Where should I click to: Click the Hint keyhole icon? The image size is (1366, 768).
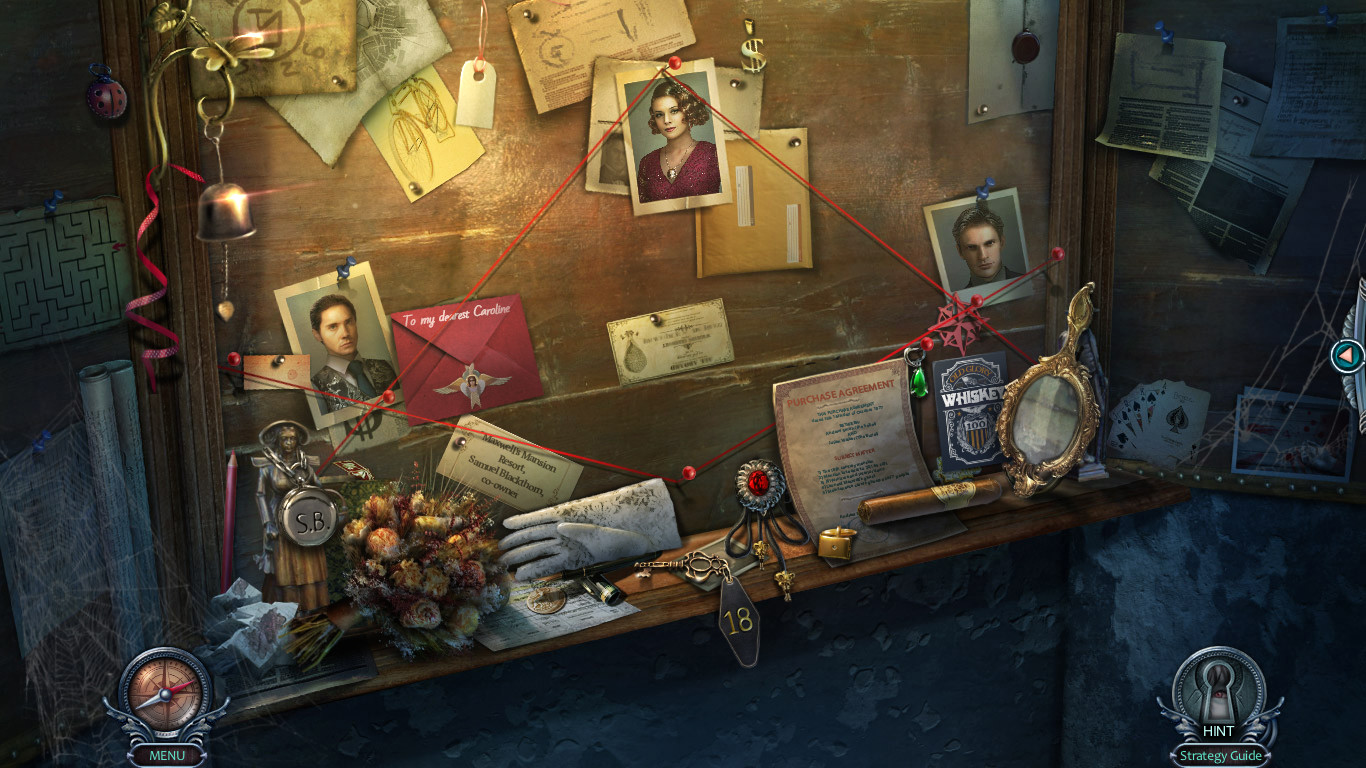click(1219, 690)
